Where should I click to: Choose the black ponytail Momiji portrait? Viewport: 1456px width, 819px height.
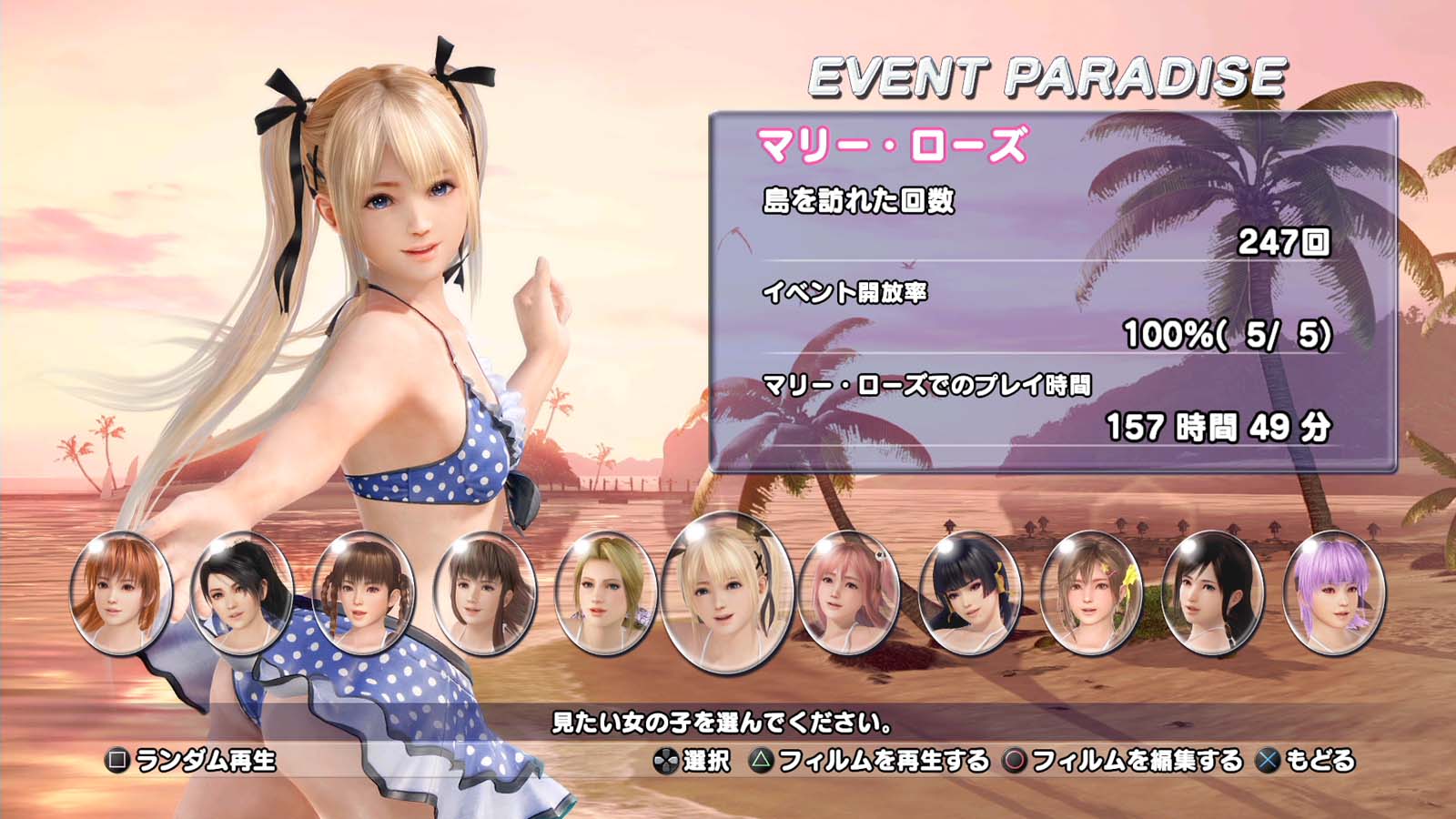tap(241, 592)
